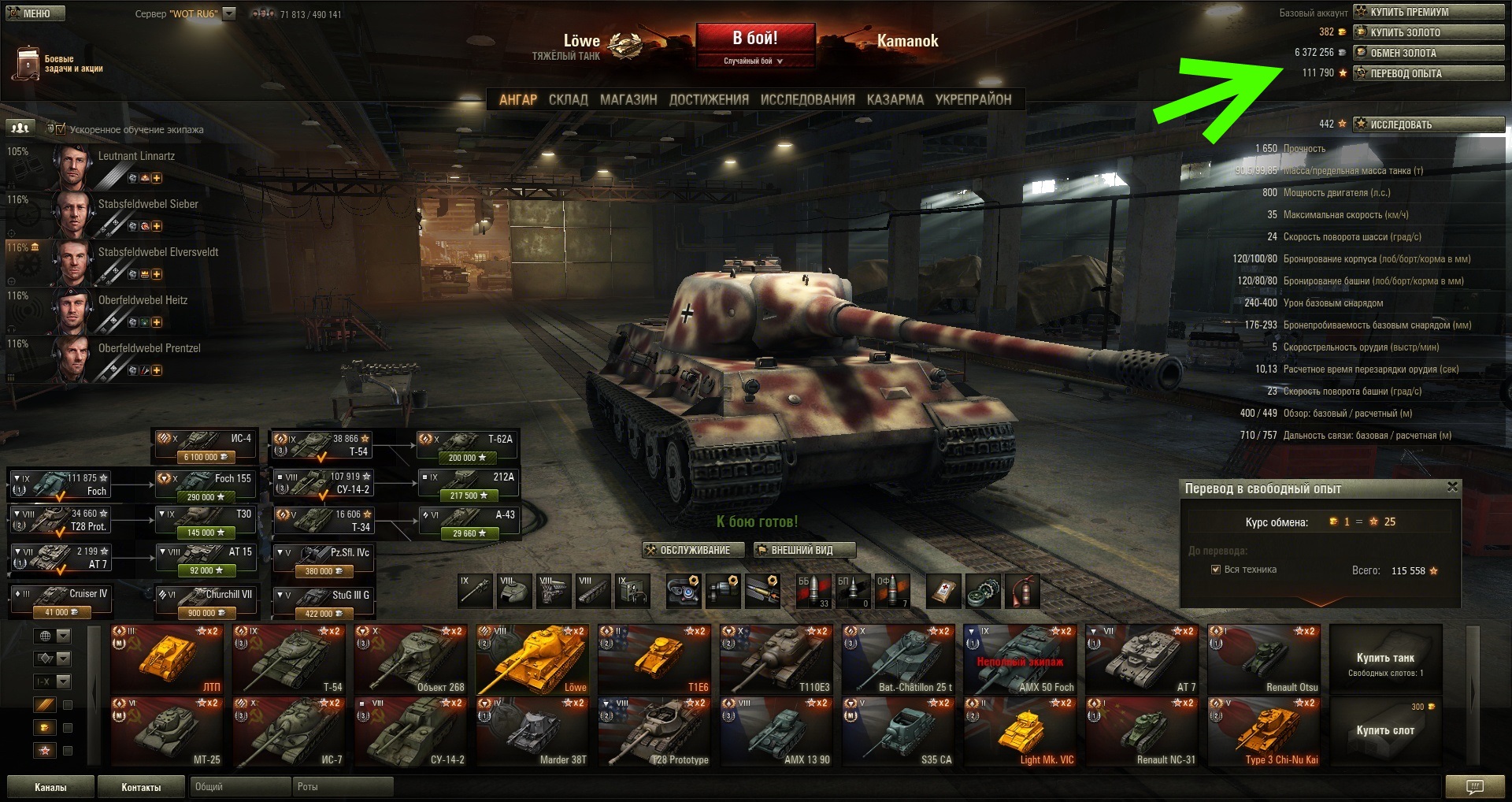Viewport: 1512px width, 802px height.
Task: Select the T-54 tank in carousel
Action: point(289,659)
